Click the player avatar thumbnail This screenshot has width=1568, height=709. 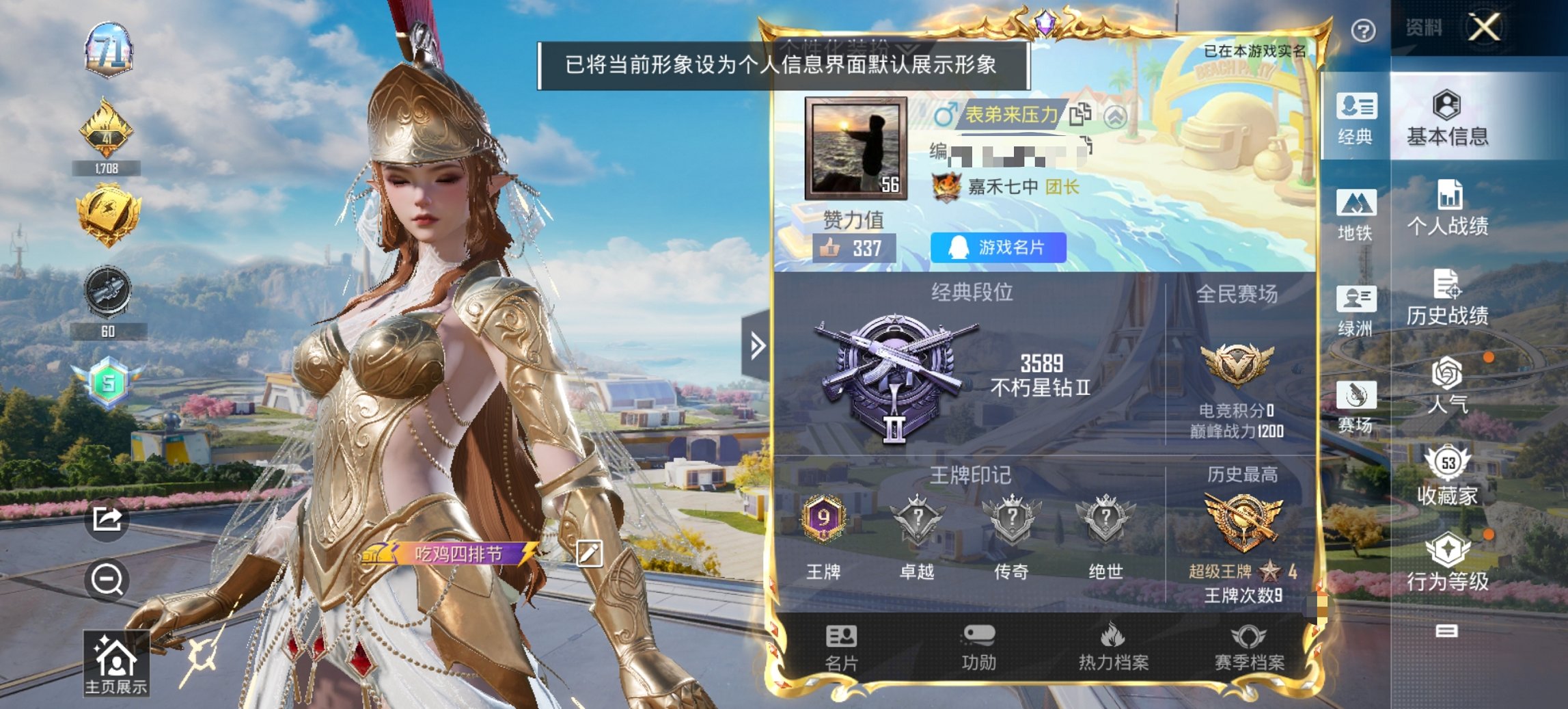[855, 148]
